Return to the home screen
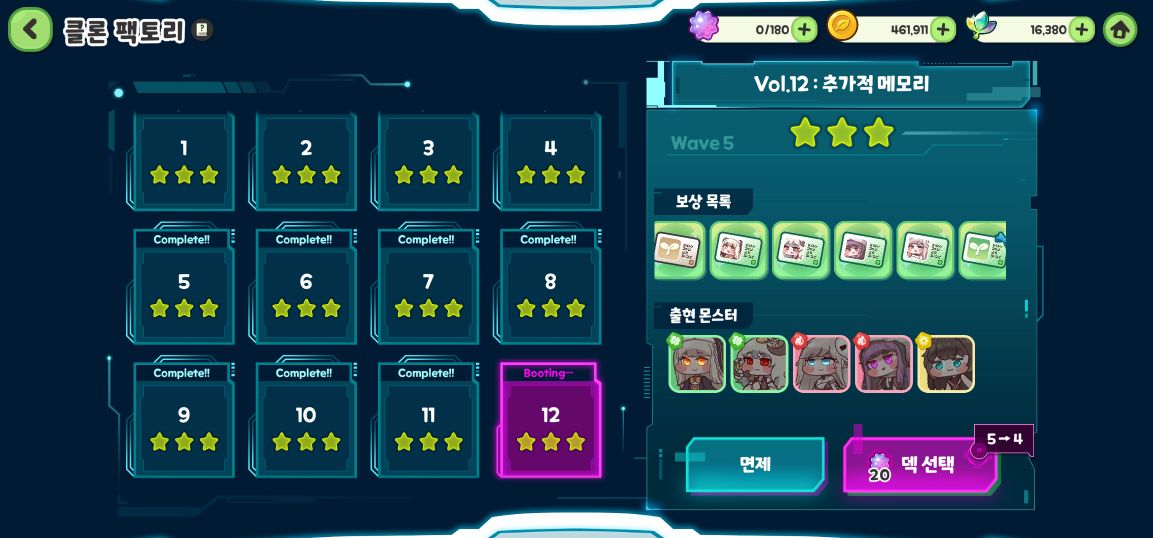Screen dimensions: 1153x538 [1120, 29]
